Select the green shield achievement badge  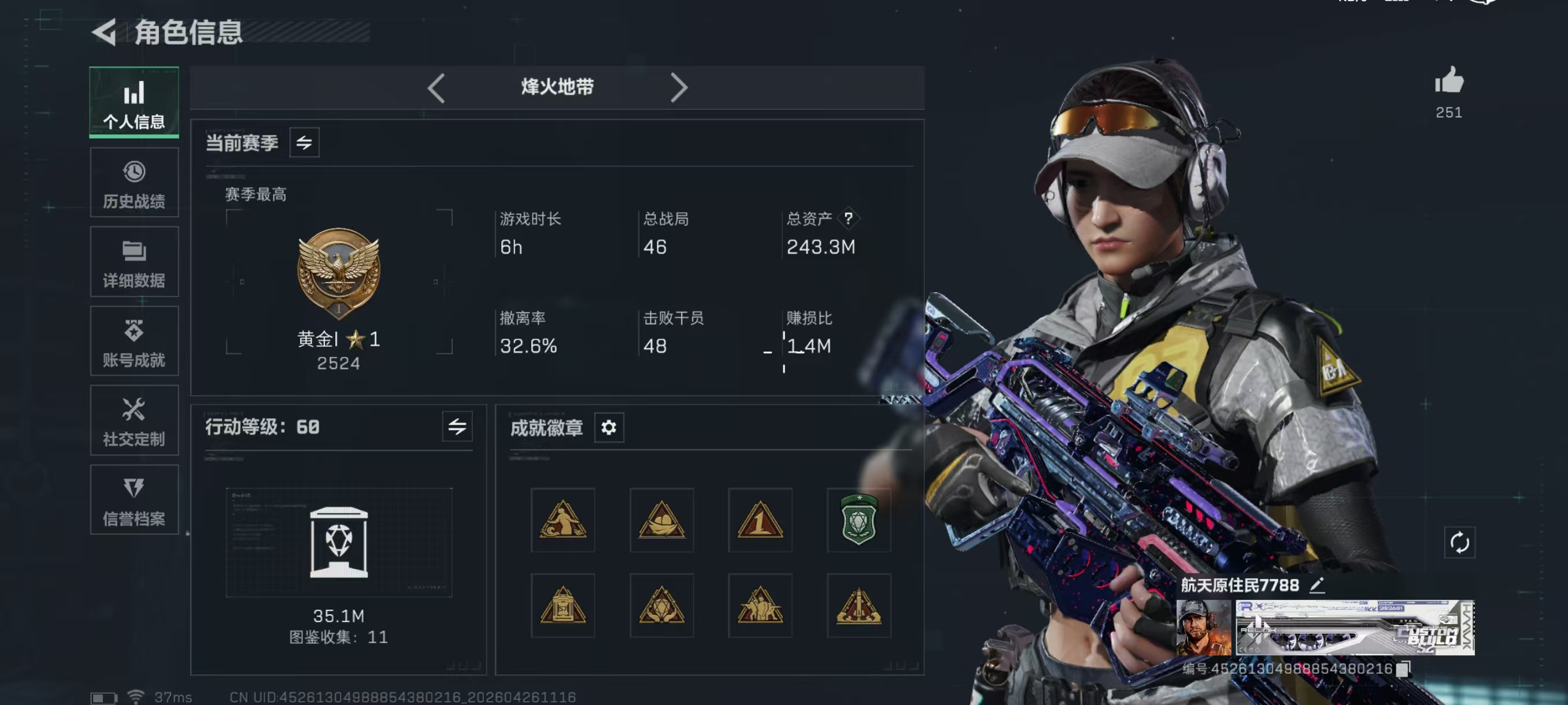[858, 520]
